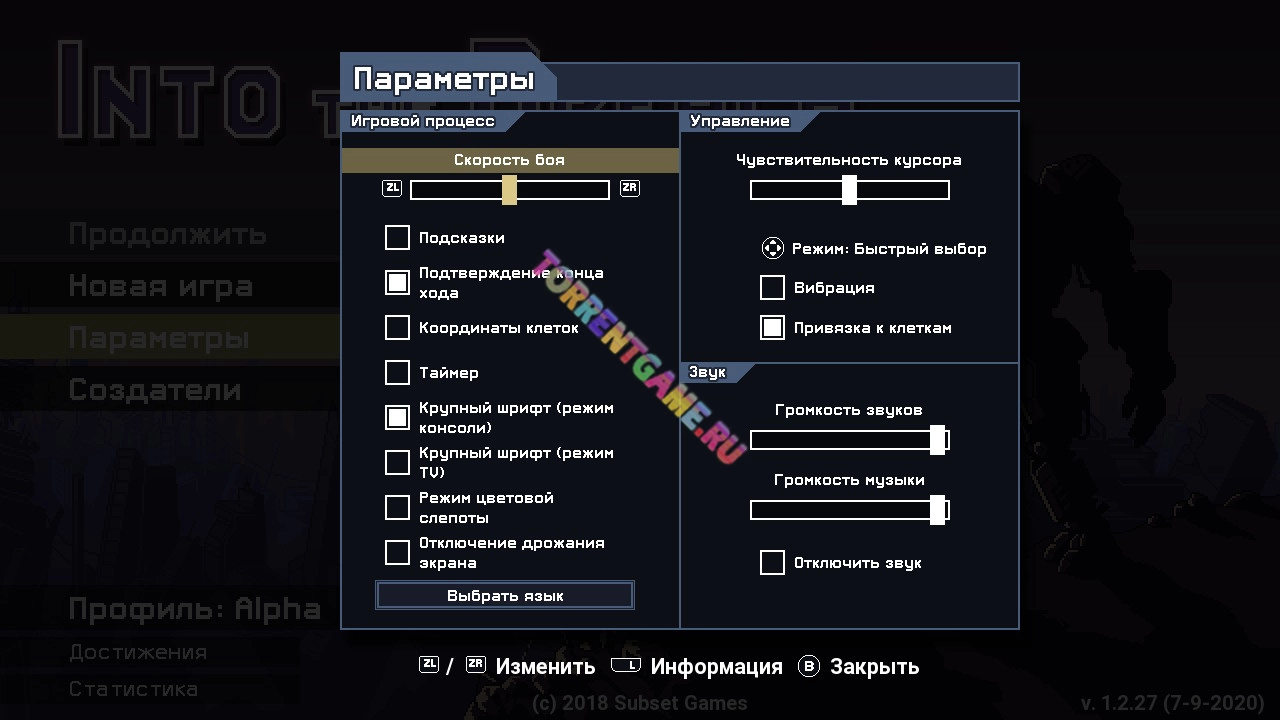Open 'Достижения' under the profile section
The image size is (1280, 720).
click(137, 652)
